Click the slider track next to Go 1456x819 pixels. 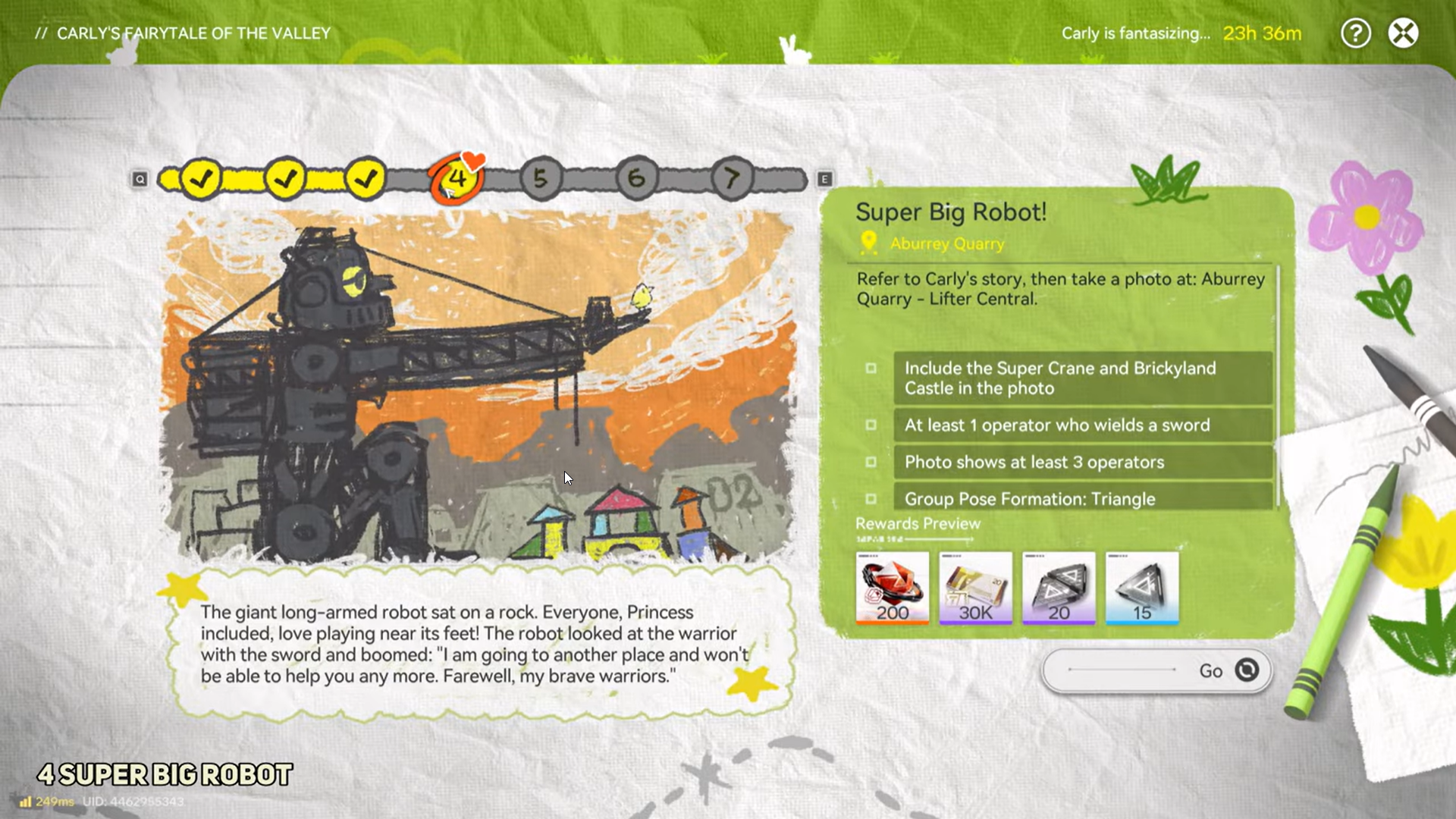pyautogui.click(x=1122, y=669)
